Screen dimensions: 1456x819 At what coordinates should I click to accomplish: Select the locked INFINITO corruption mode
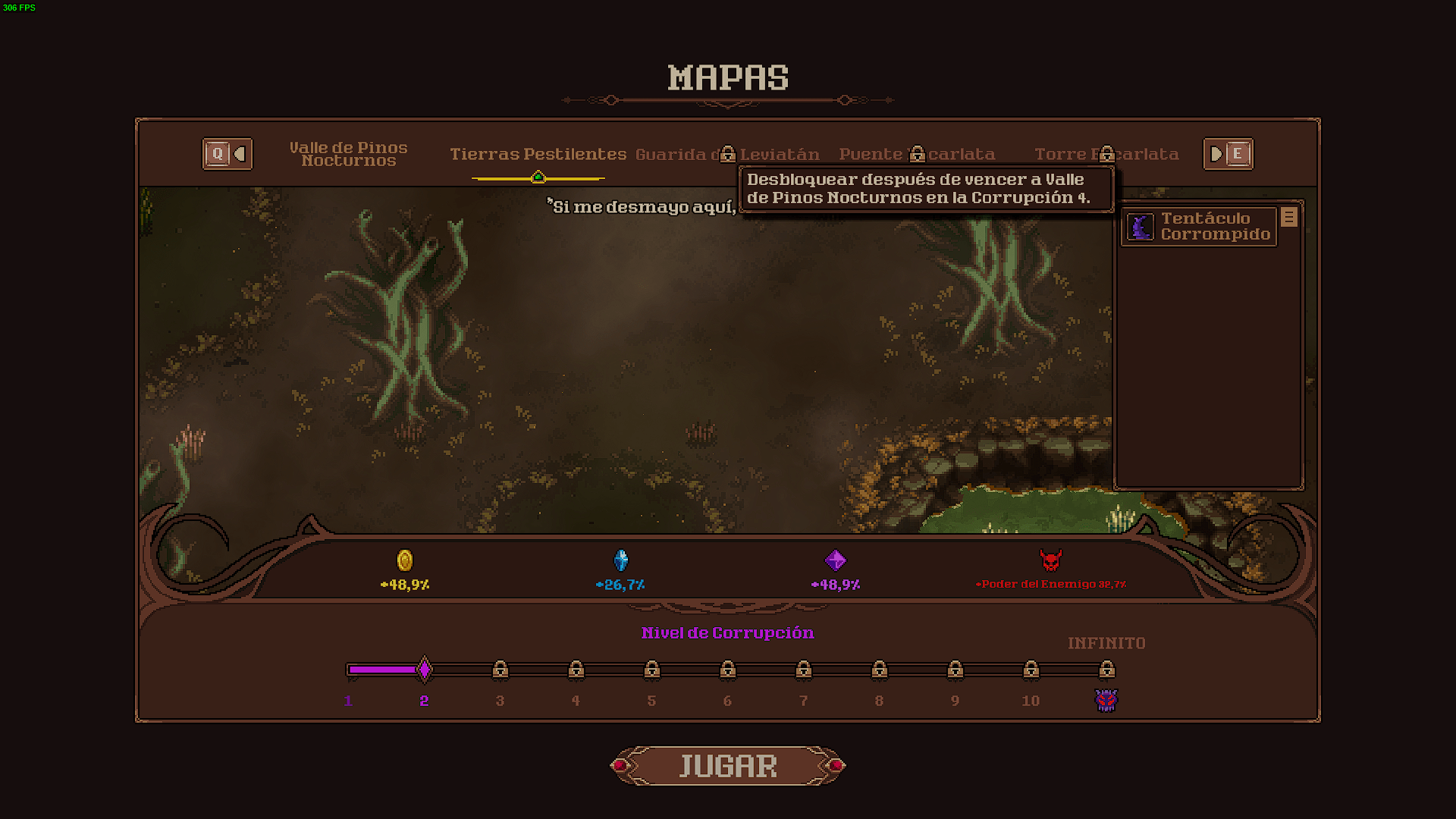coord(1106,670)
